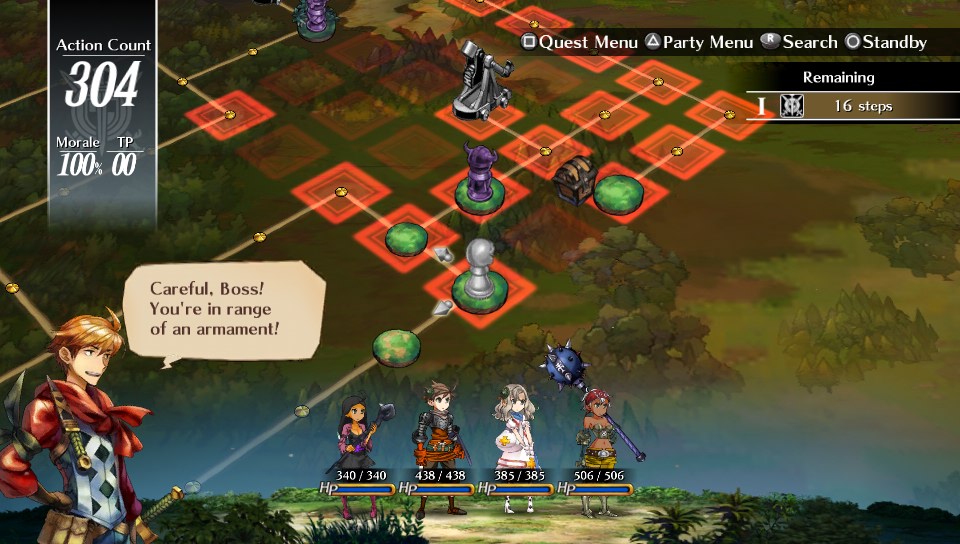Open the Party Menu
Screen dimensions: 960x544
click(699, 42)
